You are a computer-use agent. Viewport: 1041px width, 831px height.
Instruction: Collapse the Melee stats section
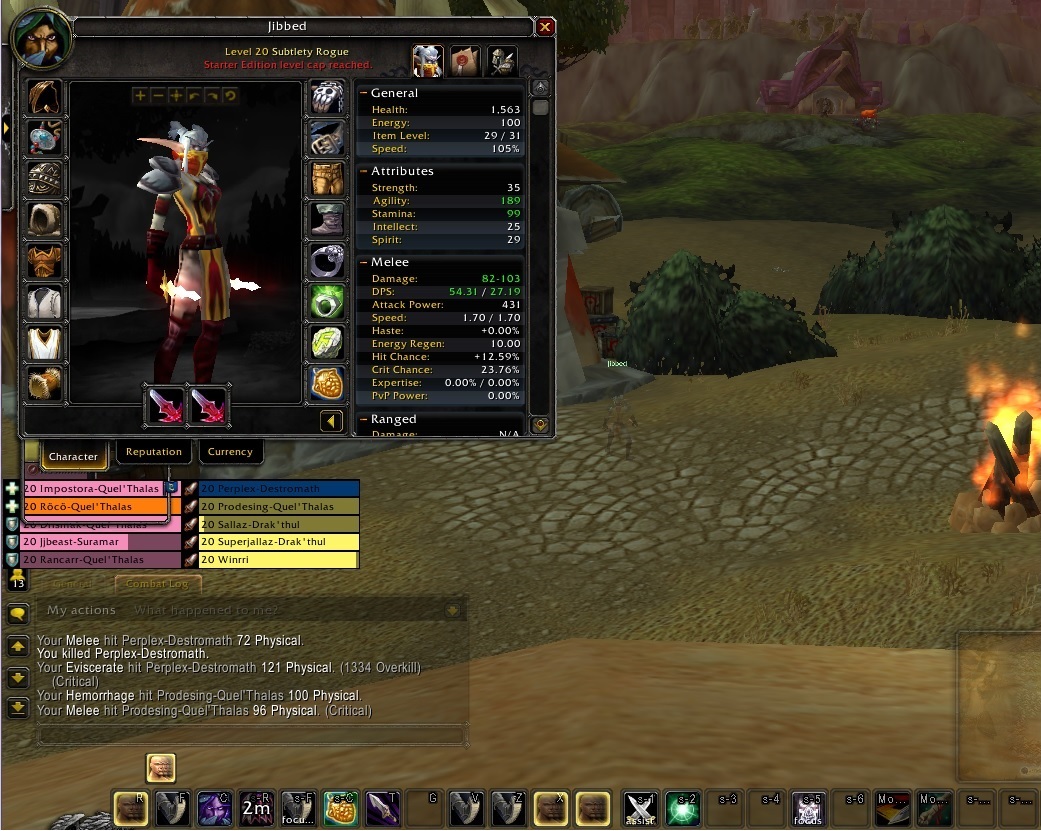(x=365, y=262)
